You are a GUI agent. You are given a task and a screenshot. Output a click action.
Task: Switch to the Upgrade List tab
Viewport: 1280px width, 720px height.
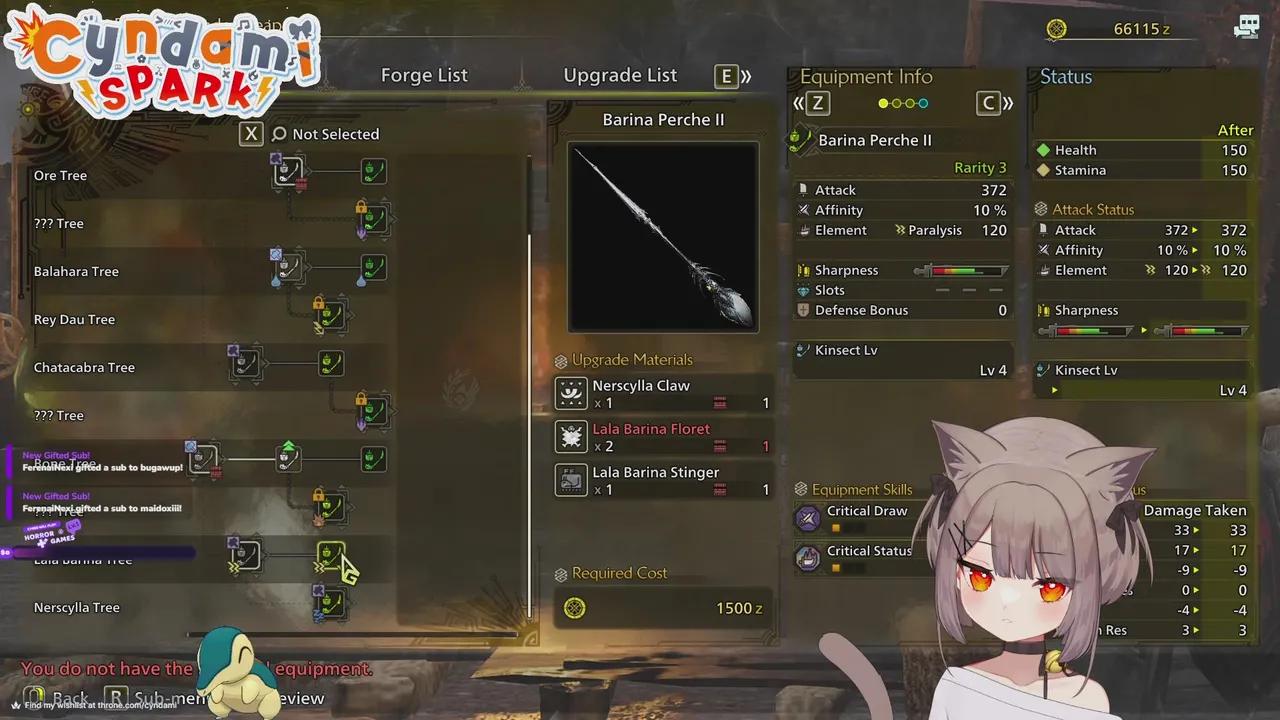click(x=620, y=75)
